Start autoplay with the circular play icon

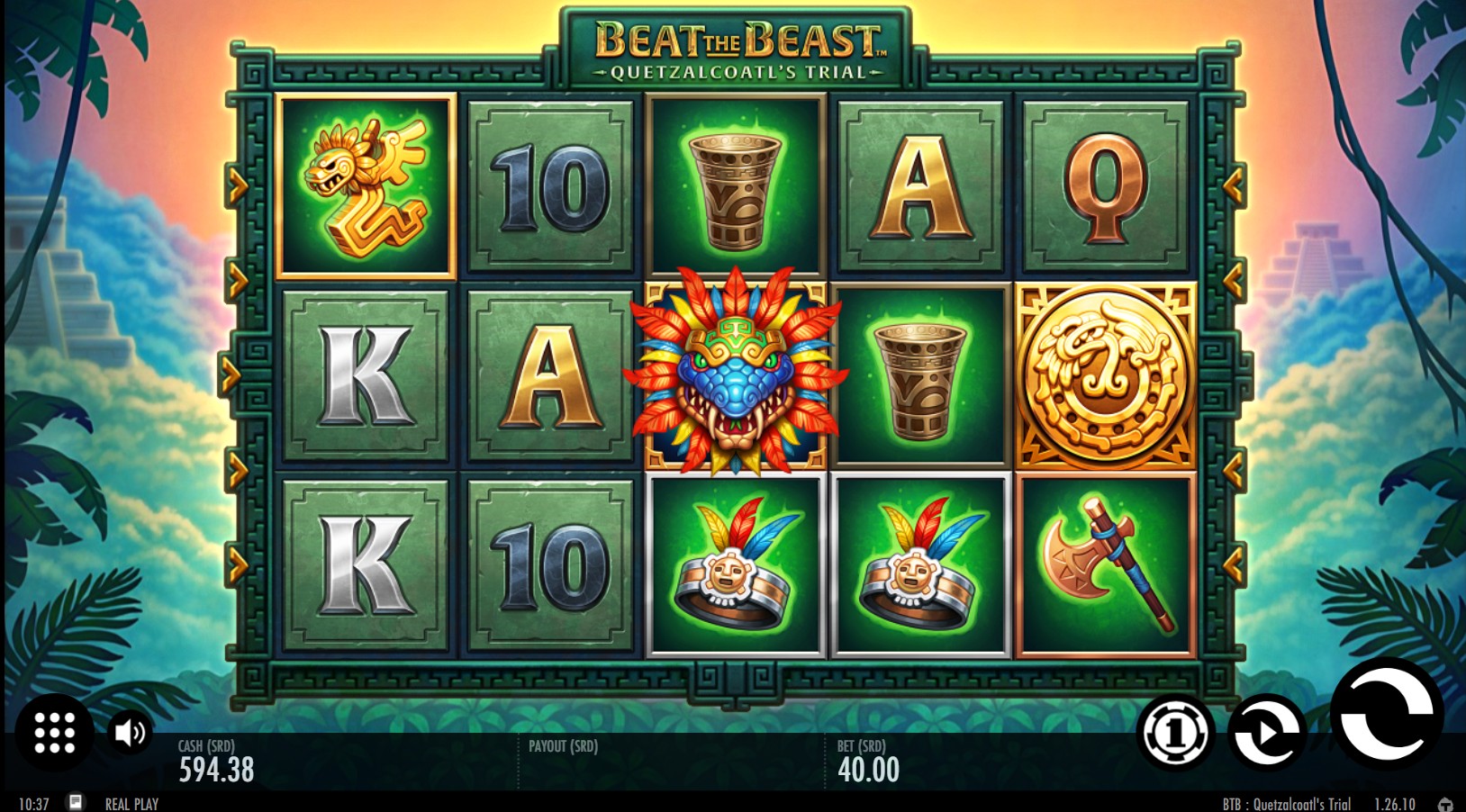[x=1267, y=733]
